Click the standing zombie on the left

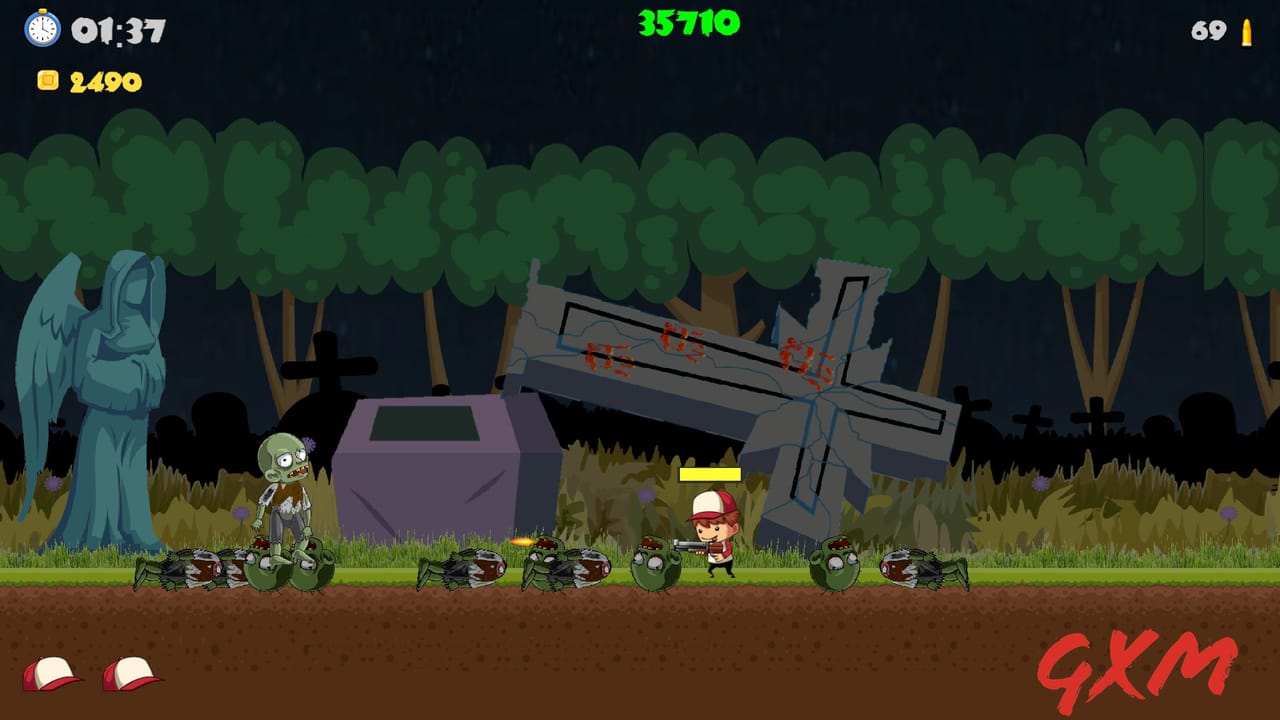pos(287,490)
